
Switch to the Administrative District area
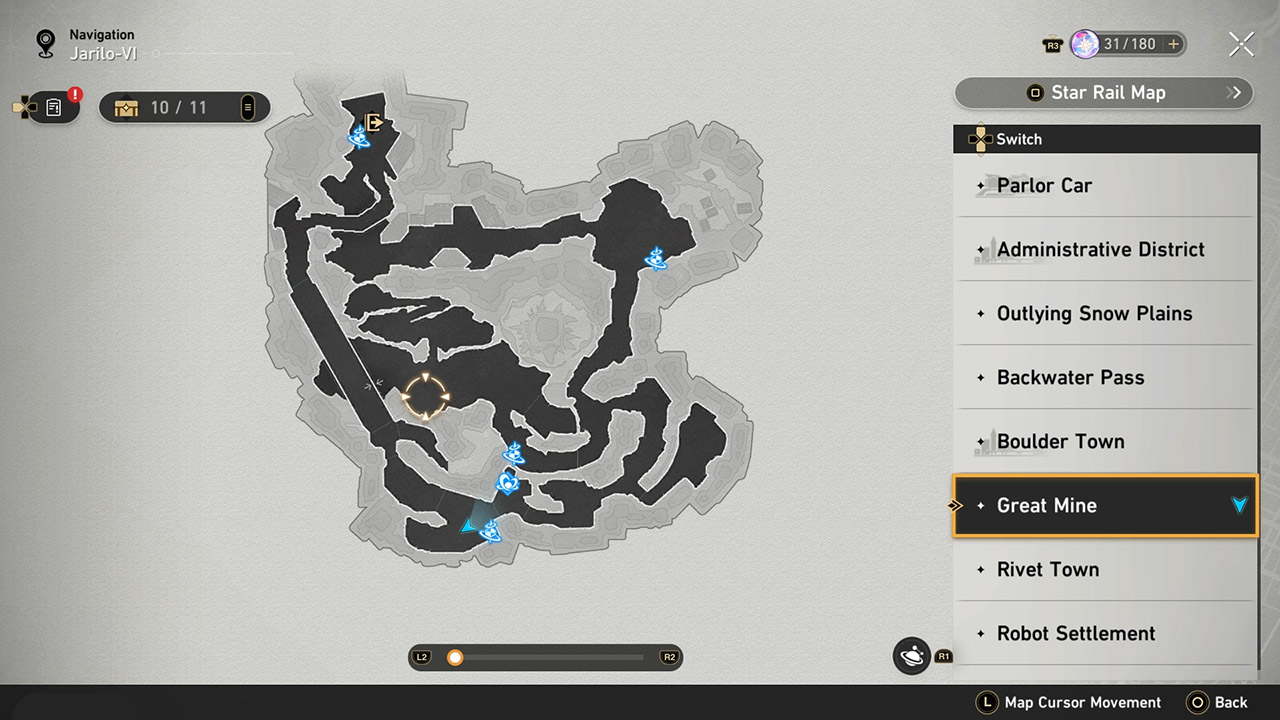pos(1101,249)
